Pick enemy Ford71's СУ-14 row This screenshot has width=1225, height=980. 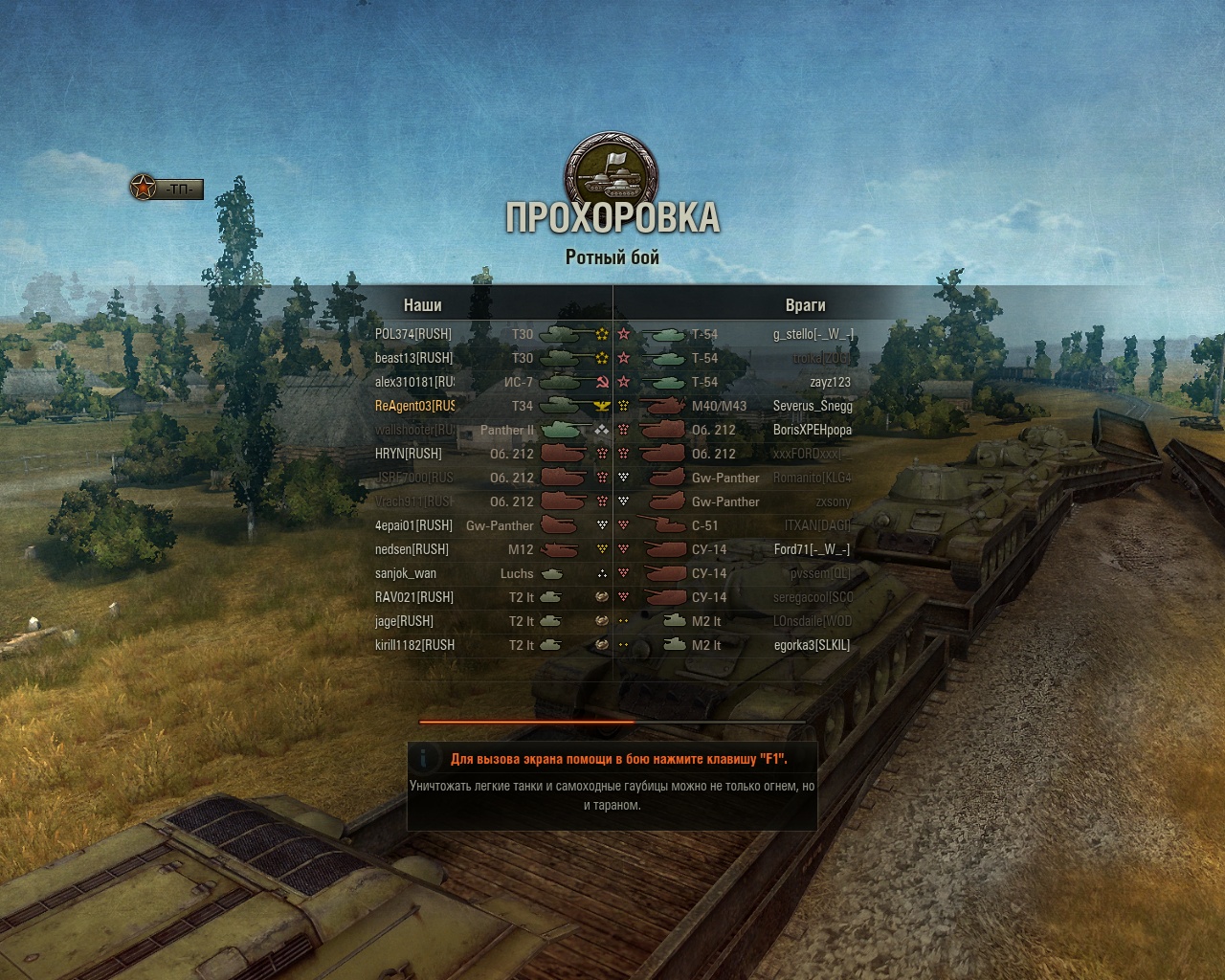pyautogui.click(x=812, y=549)
